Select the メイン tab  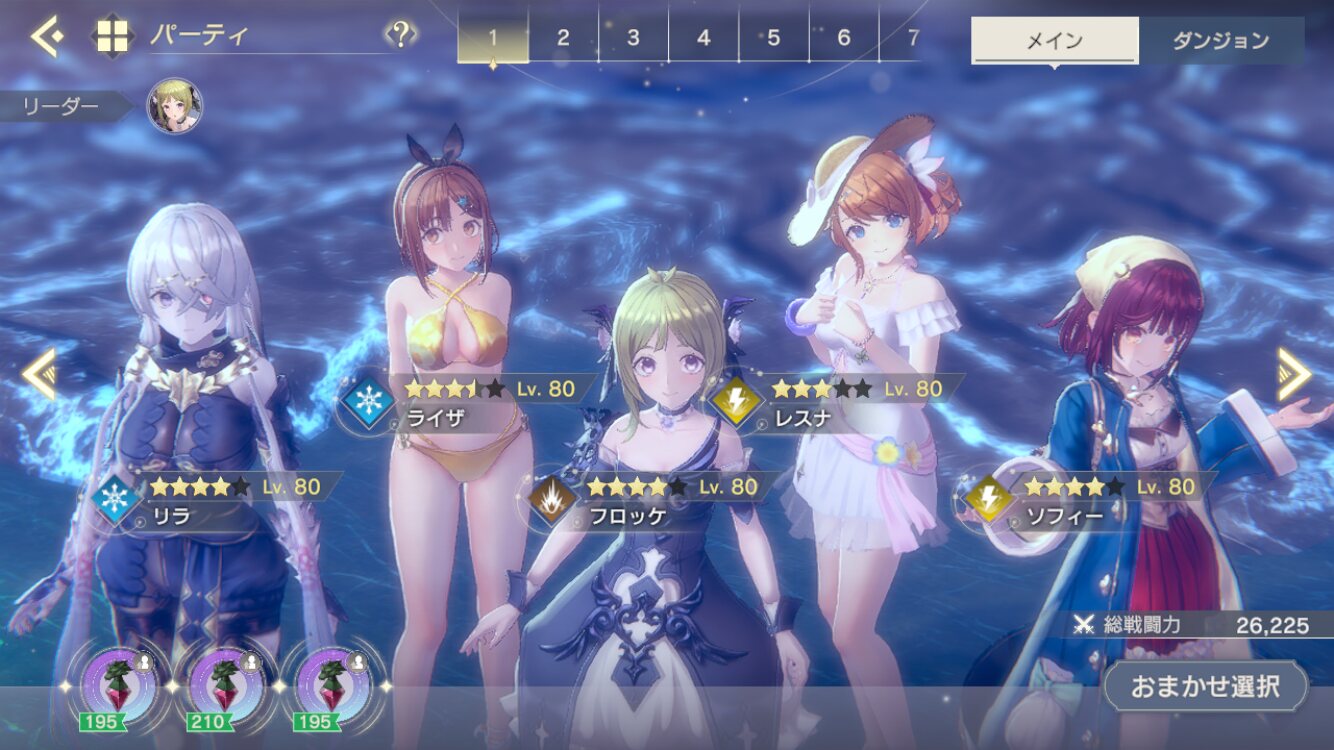click(1054, 41)
